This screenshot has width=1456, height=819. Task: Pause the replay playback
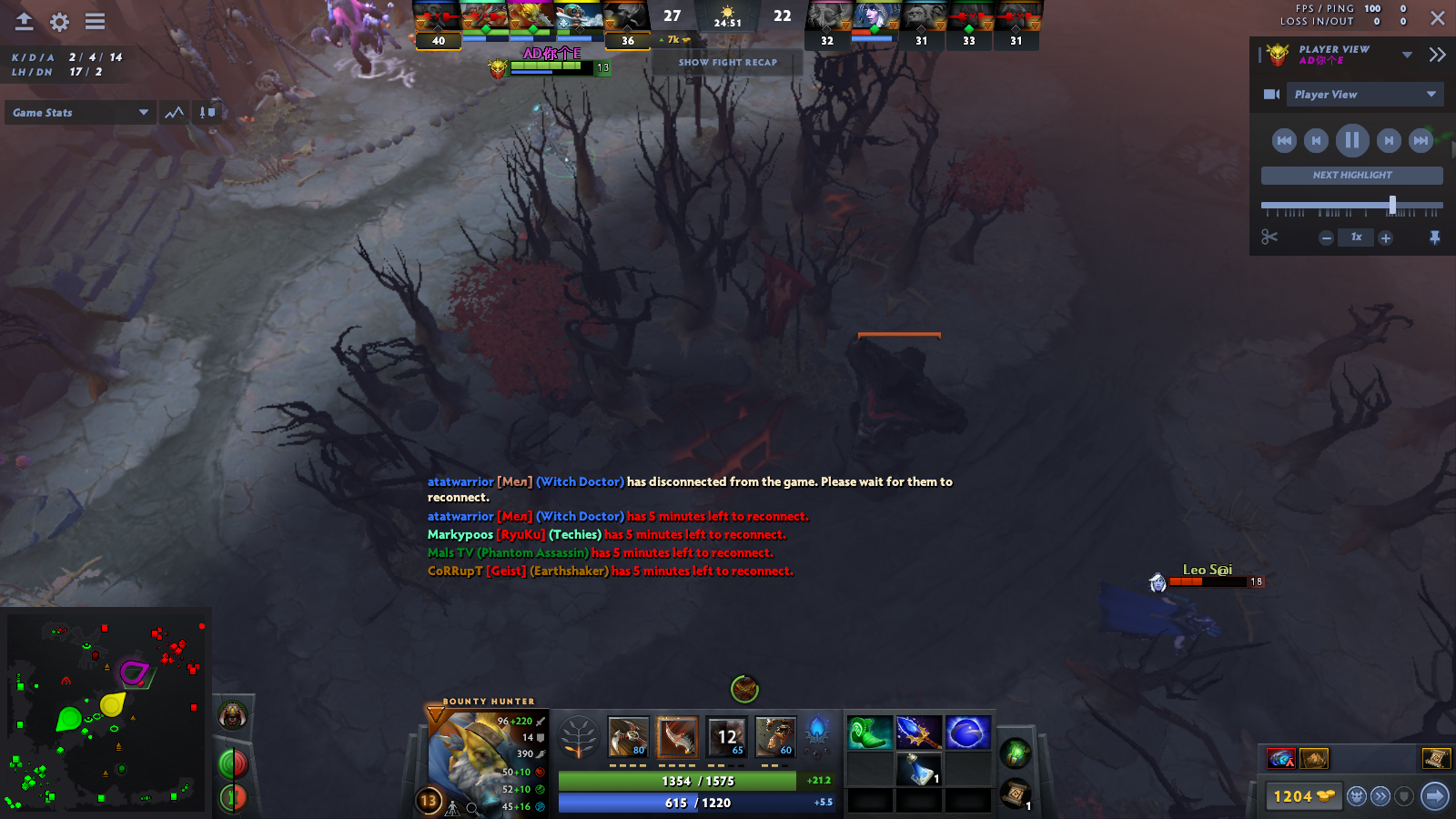coord(1352,140)
